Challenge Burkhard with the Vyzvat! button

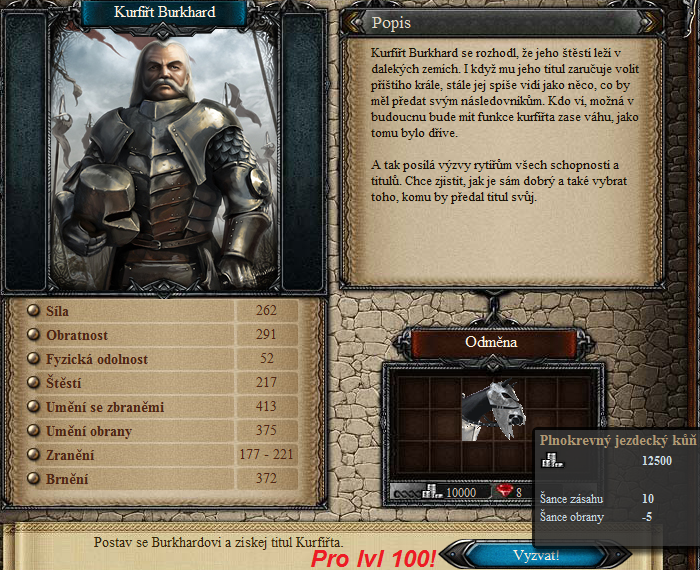click(x=536, y=555)
